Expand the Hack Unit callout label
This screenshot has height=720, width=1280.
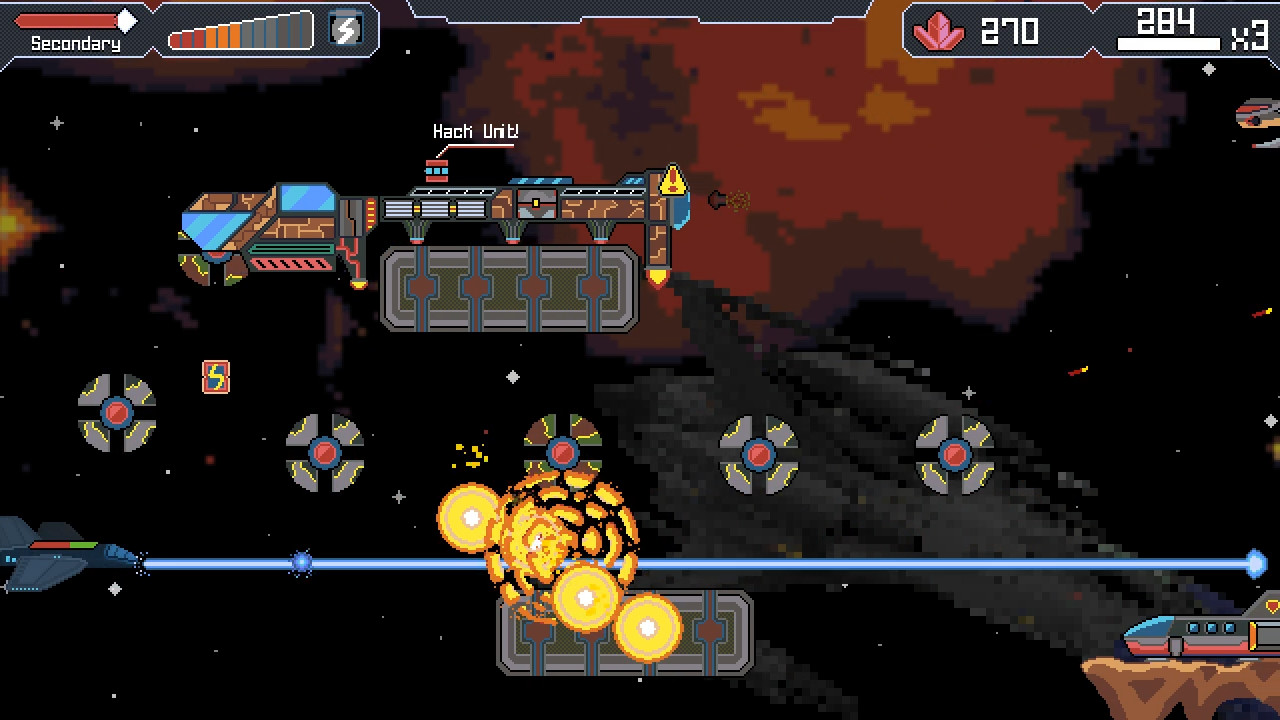(x=474, y=130)
